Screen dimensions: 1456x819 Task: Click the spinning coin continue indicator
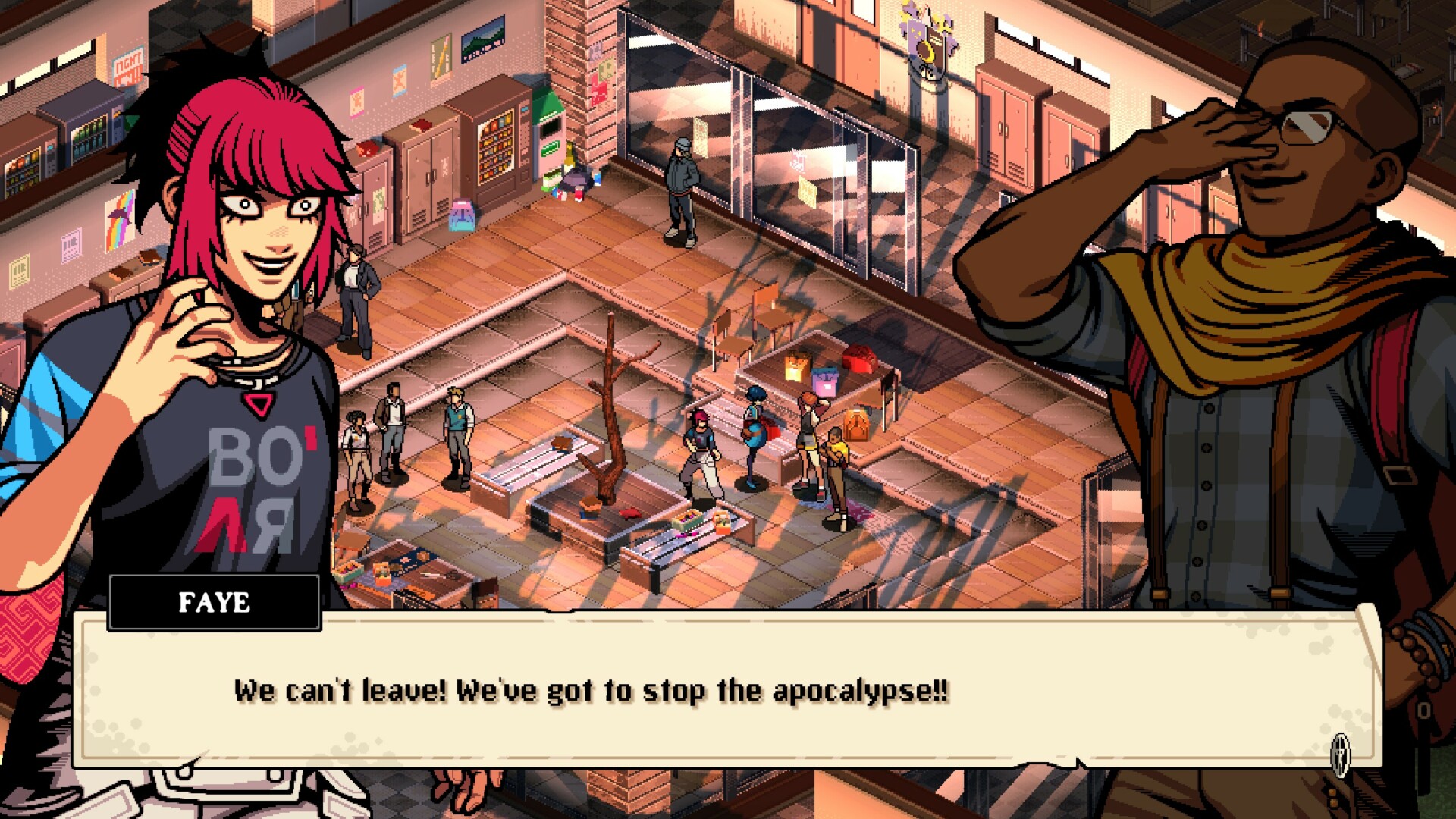point(1340,754)
